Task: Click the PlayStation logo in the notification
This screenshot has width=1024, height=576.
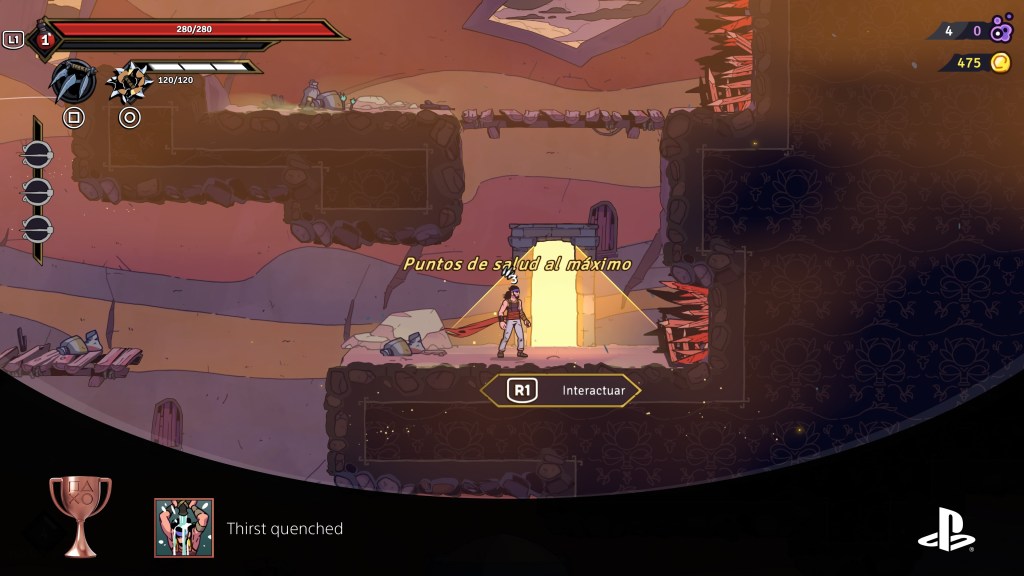Action: [946, 530]
